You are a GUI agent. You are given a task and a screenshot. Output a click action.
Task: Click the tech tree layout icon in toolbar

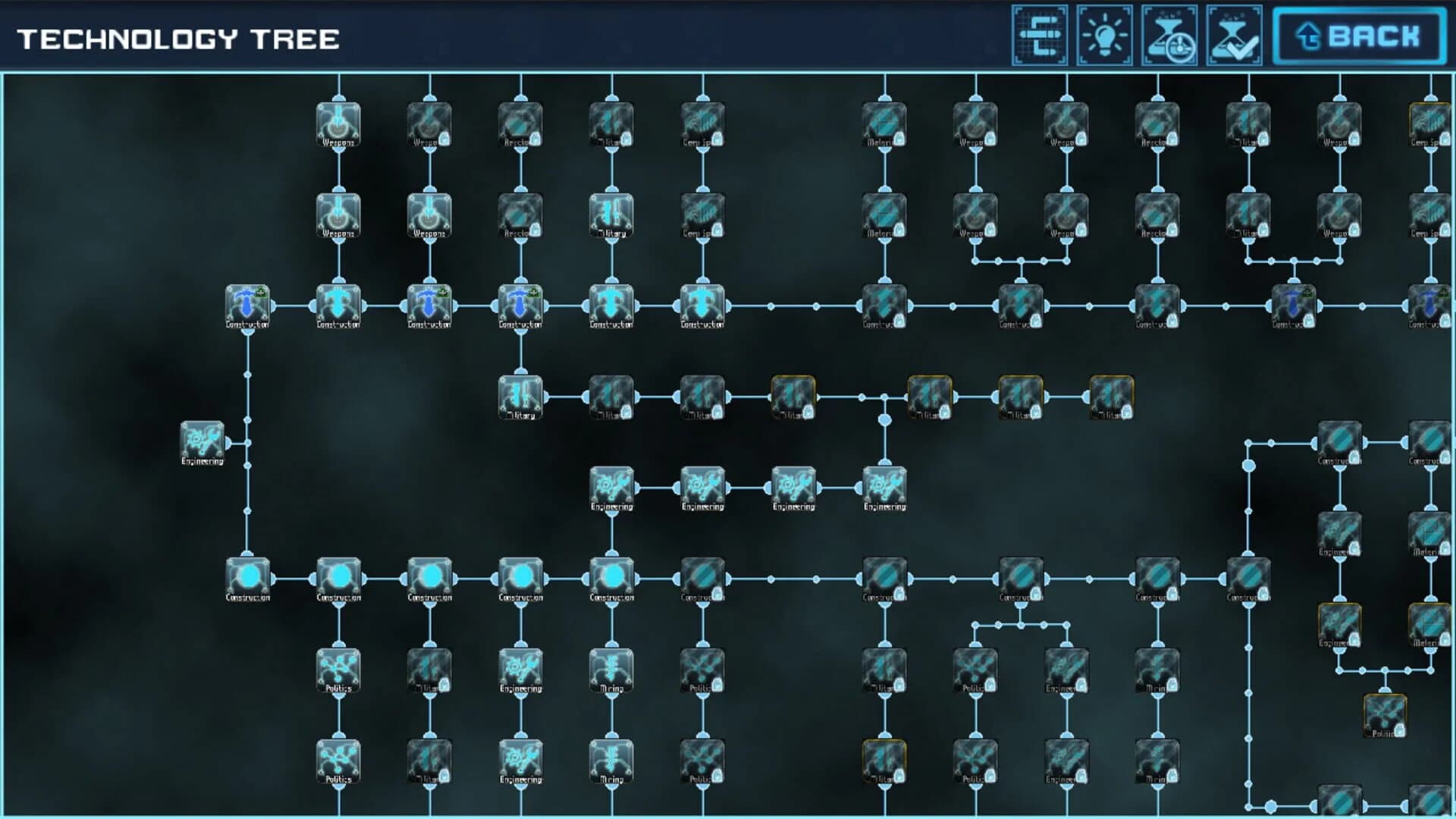coord(1040,33)
